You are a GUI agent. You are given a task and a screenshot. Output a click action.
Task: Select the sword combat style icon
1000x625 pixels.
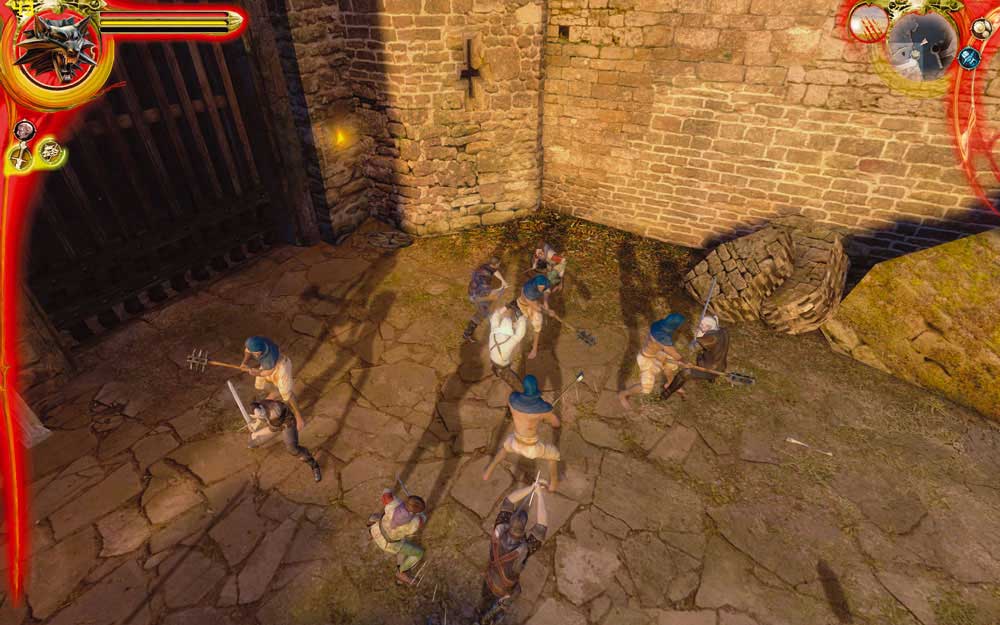click(20, 155)
